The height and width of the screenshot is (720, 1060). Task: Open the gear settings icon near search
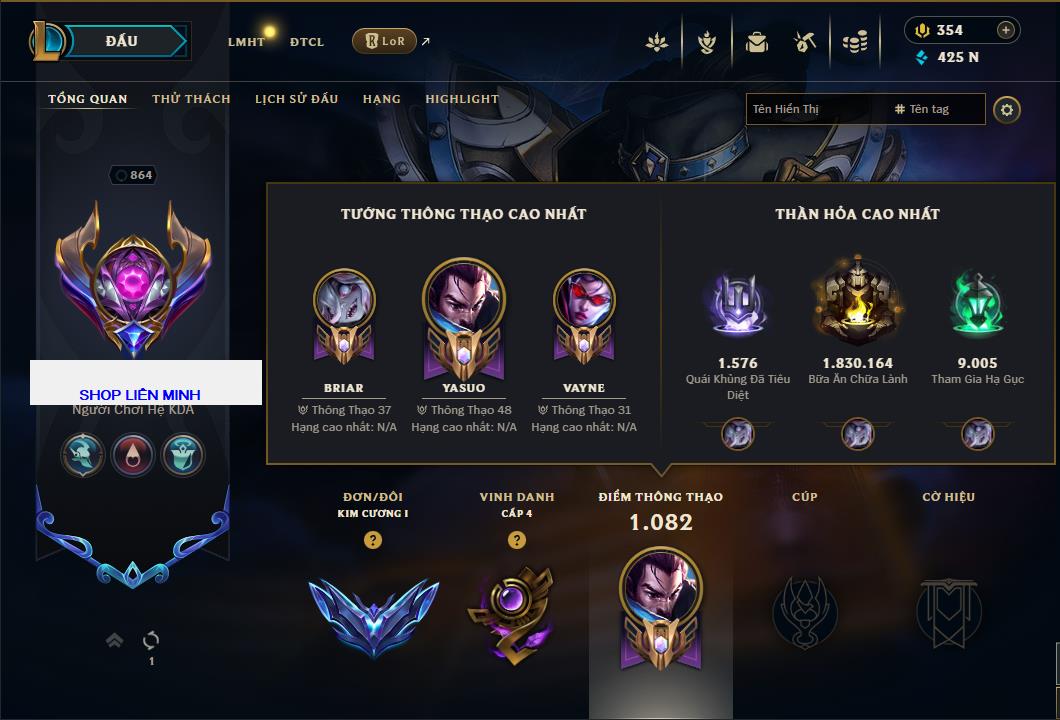pyautogui.click(x=1007, y=109)
